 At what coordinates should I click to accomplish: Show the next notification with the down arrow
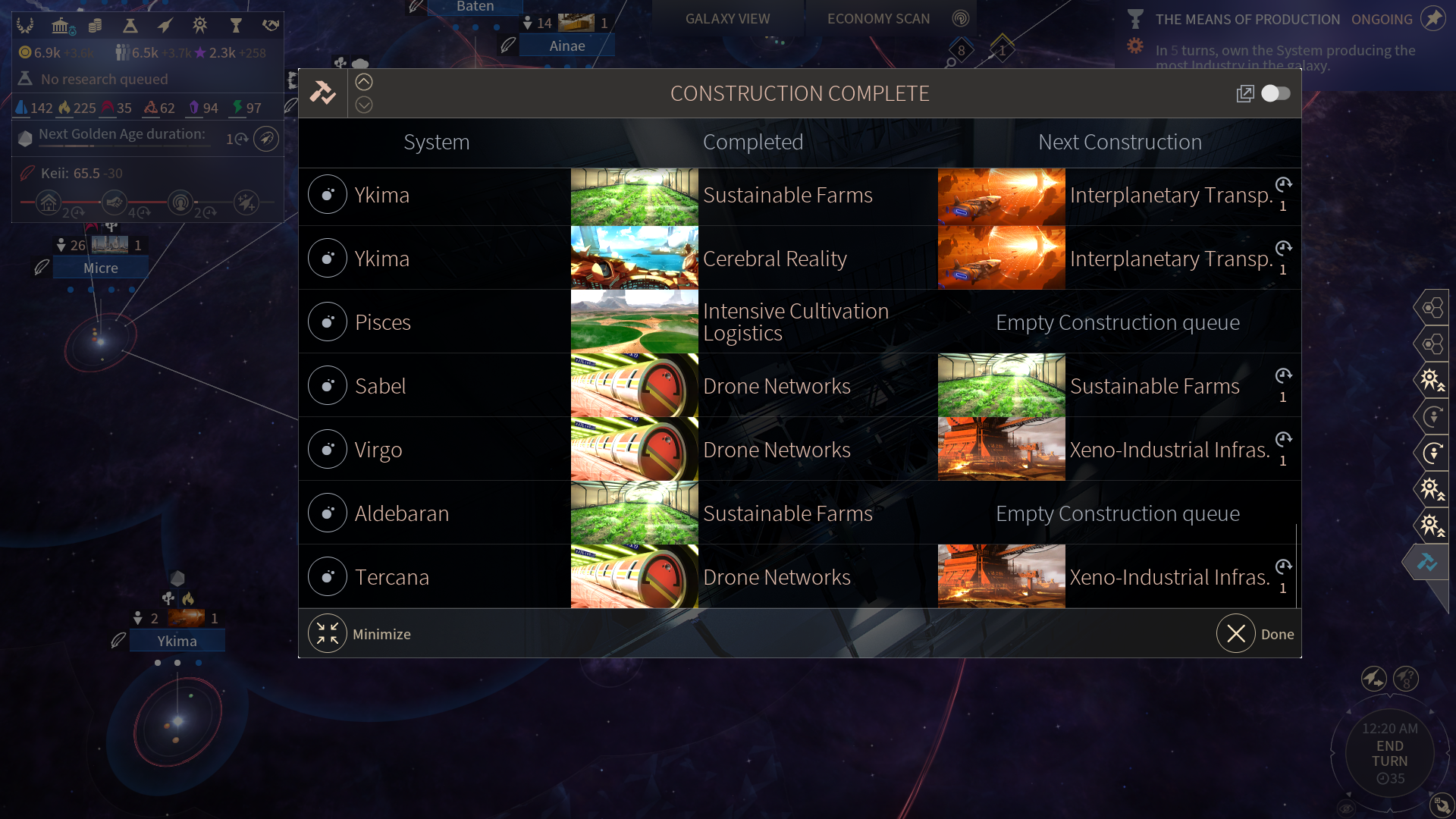pos(364,105)
